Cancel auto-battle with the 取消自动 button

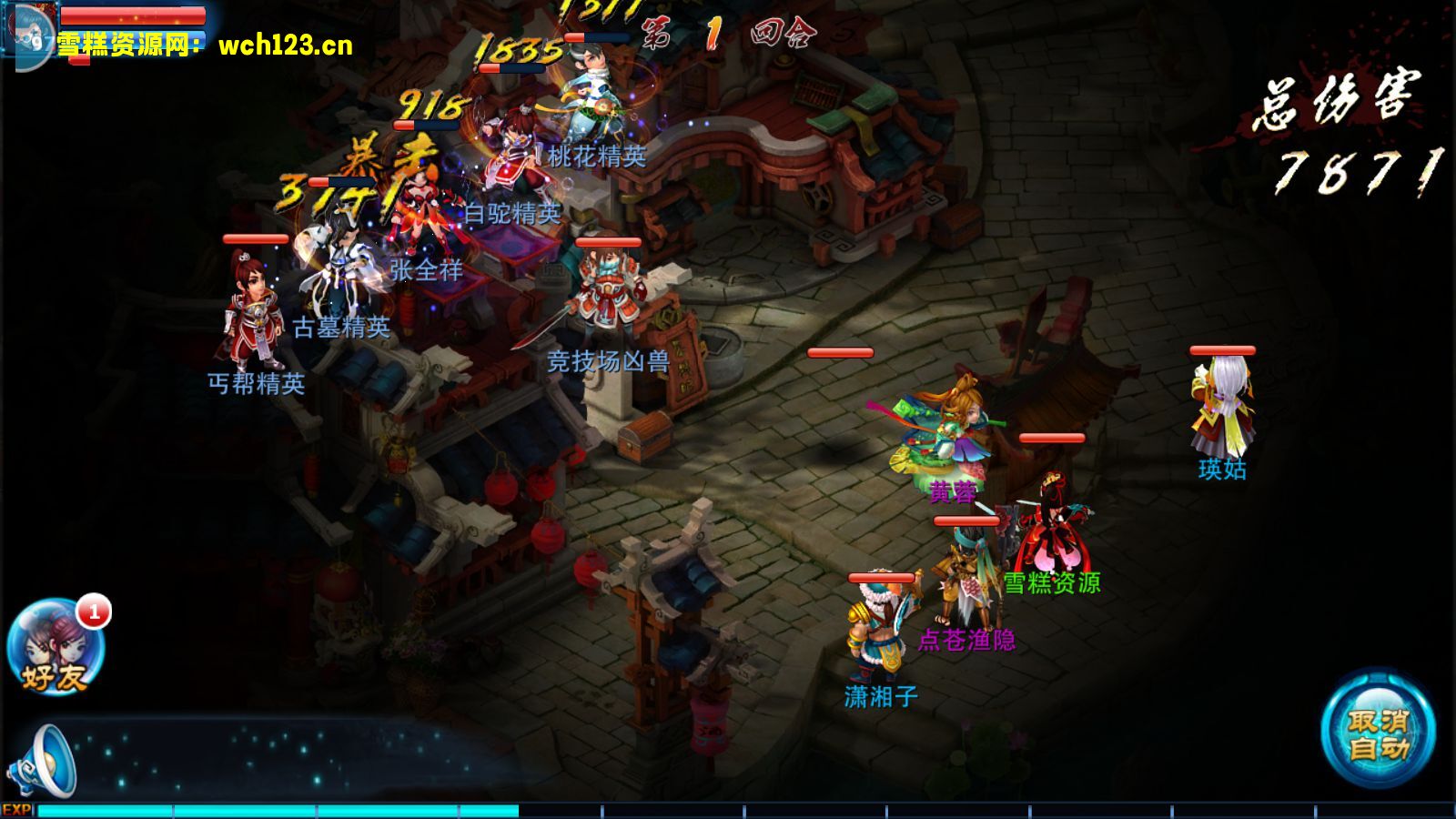tap(1378, 734)
